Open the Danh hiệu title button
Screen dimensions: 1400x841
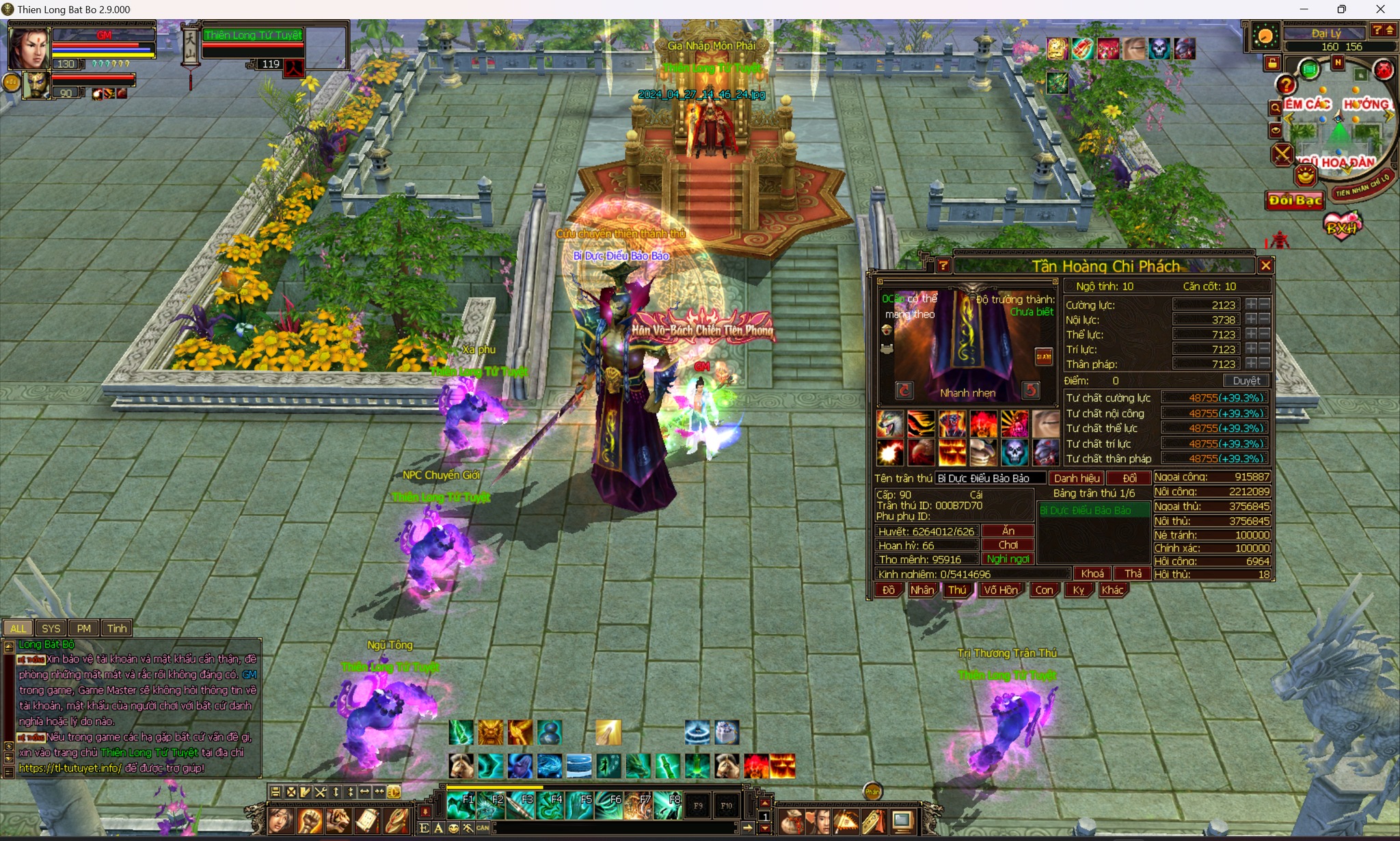[x=1077, y=478]
